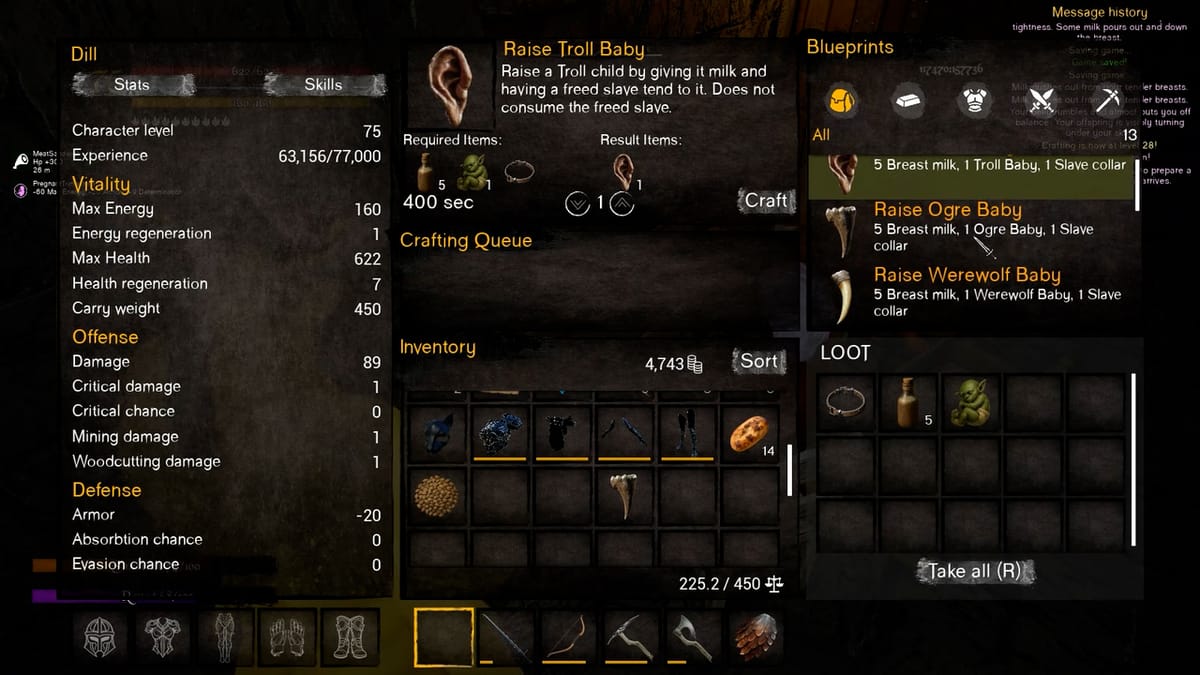Viewport: 1200px width, 675px height.
Task: Increase the craft quantity with the up arrow
Action: point(621,203)
